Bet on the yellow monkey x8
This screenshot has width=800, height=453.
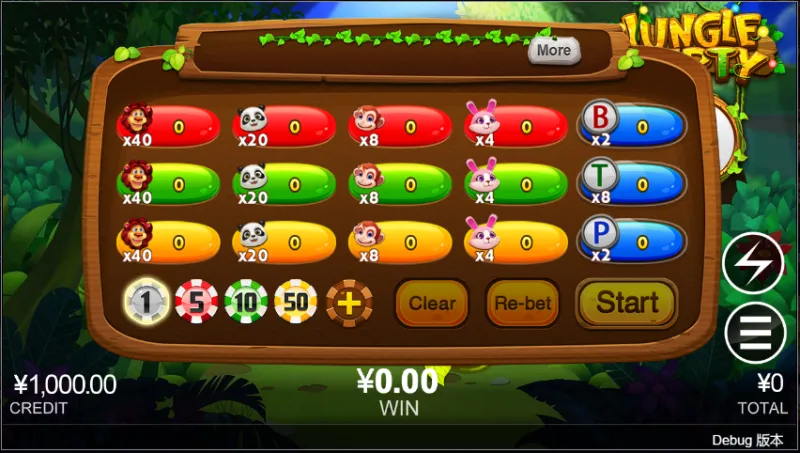click(401, 242)
